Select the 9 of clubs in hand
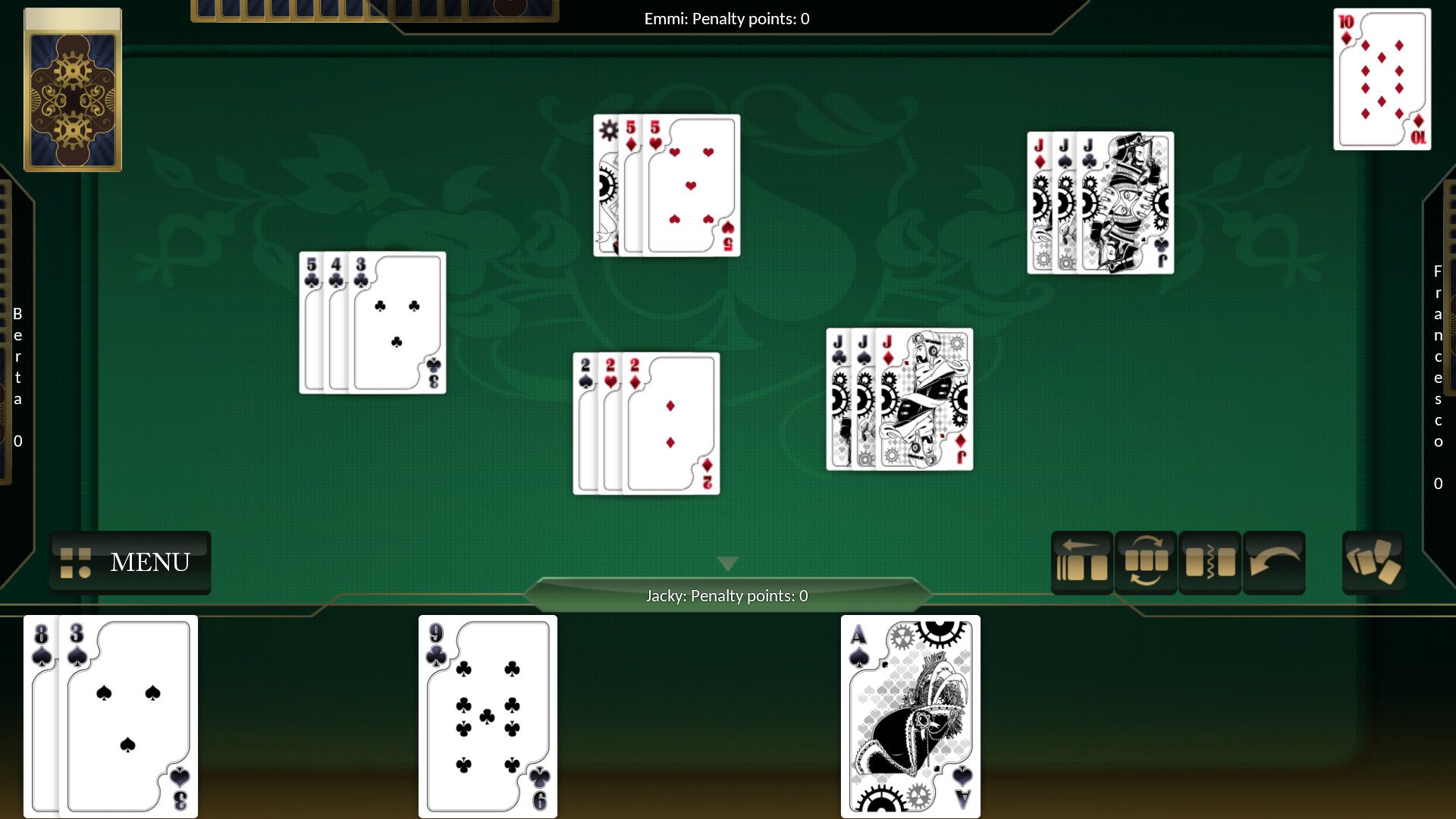1456x819 pixels. 487,716
